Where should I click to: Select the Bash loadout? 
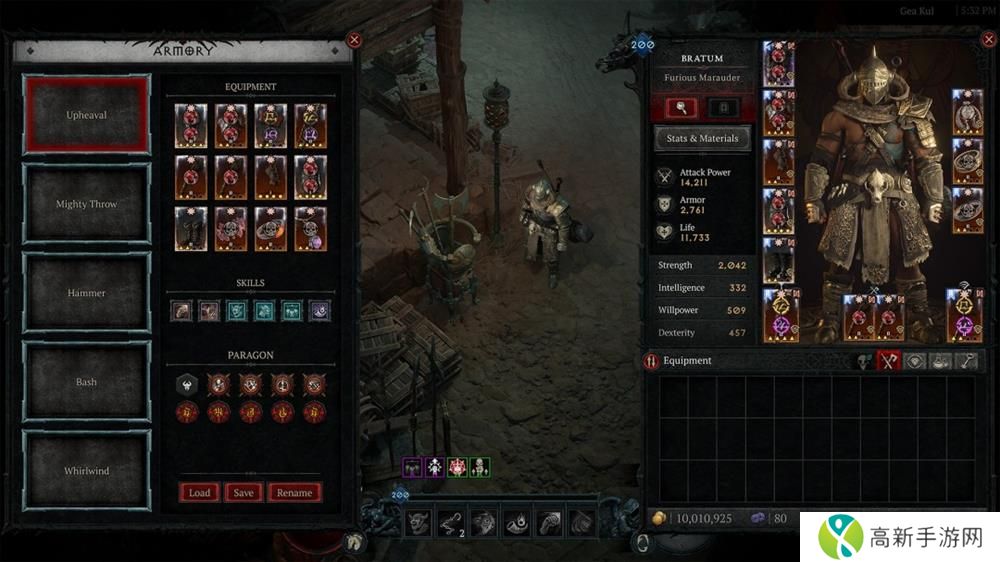point(87,382)
